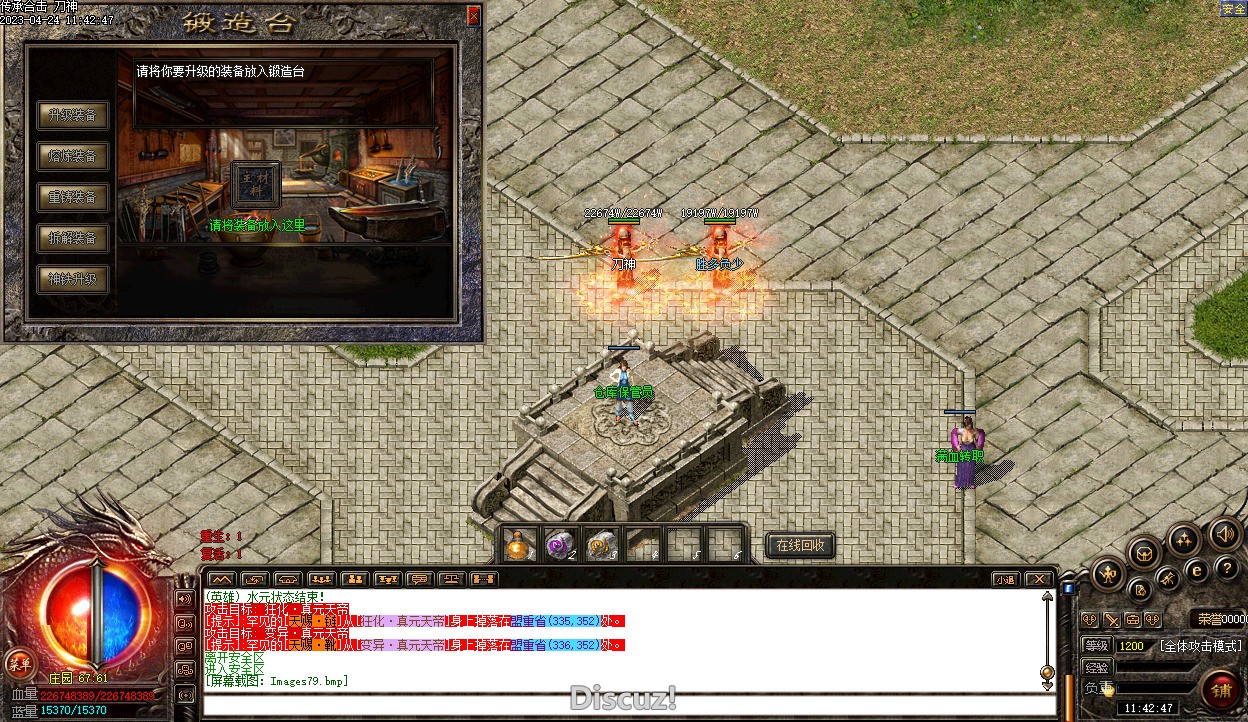Choose 熔炼装备 in the forge menu
The width and height of the screenshot is (1248, 722).
pos(73,156)
